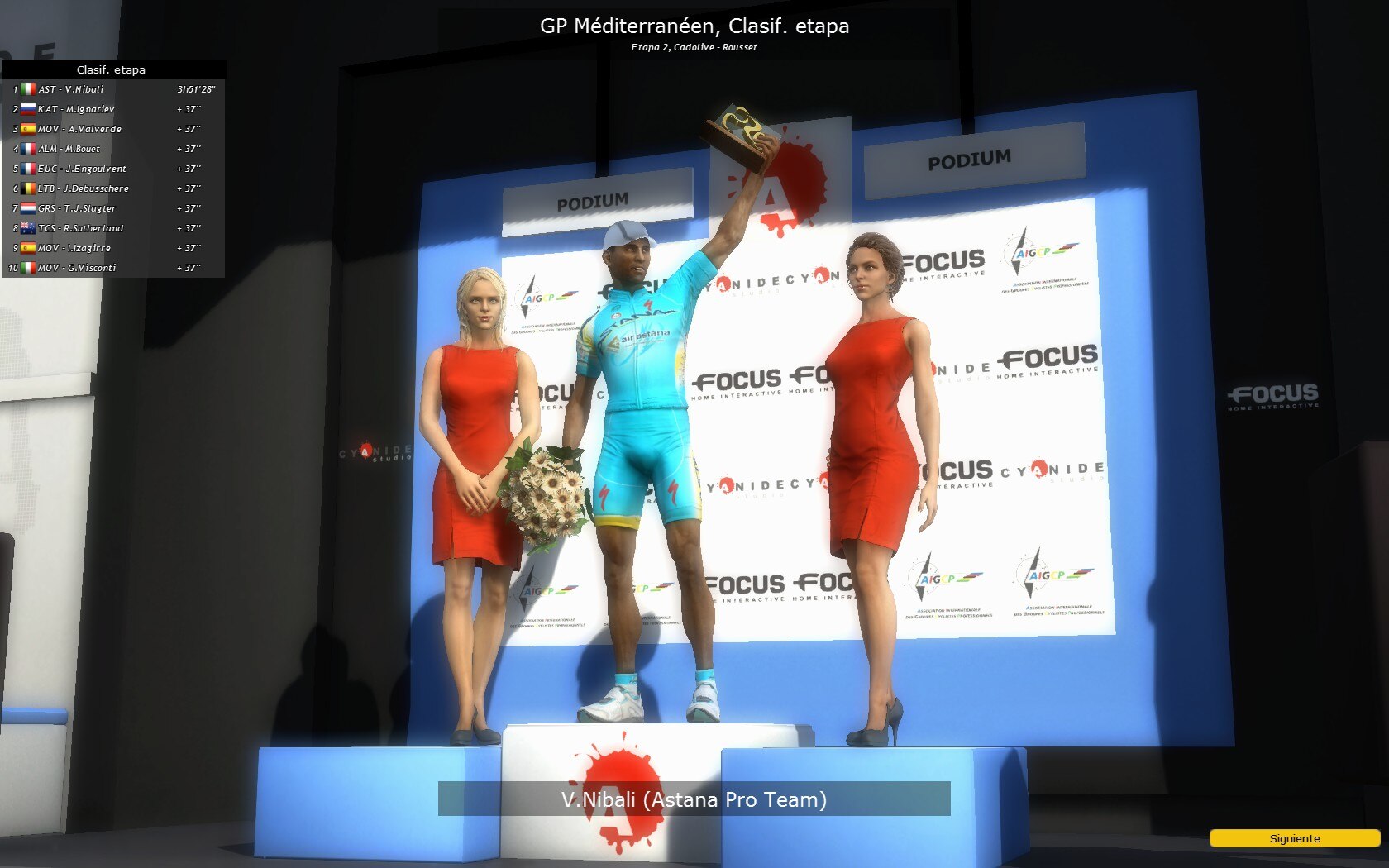Click J.Engoulvent in the standings
Viewport: 1389px width, 868px height.
pyautogui.click(x=113, y=169)
